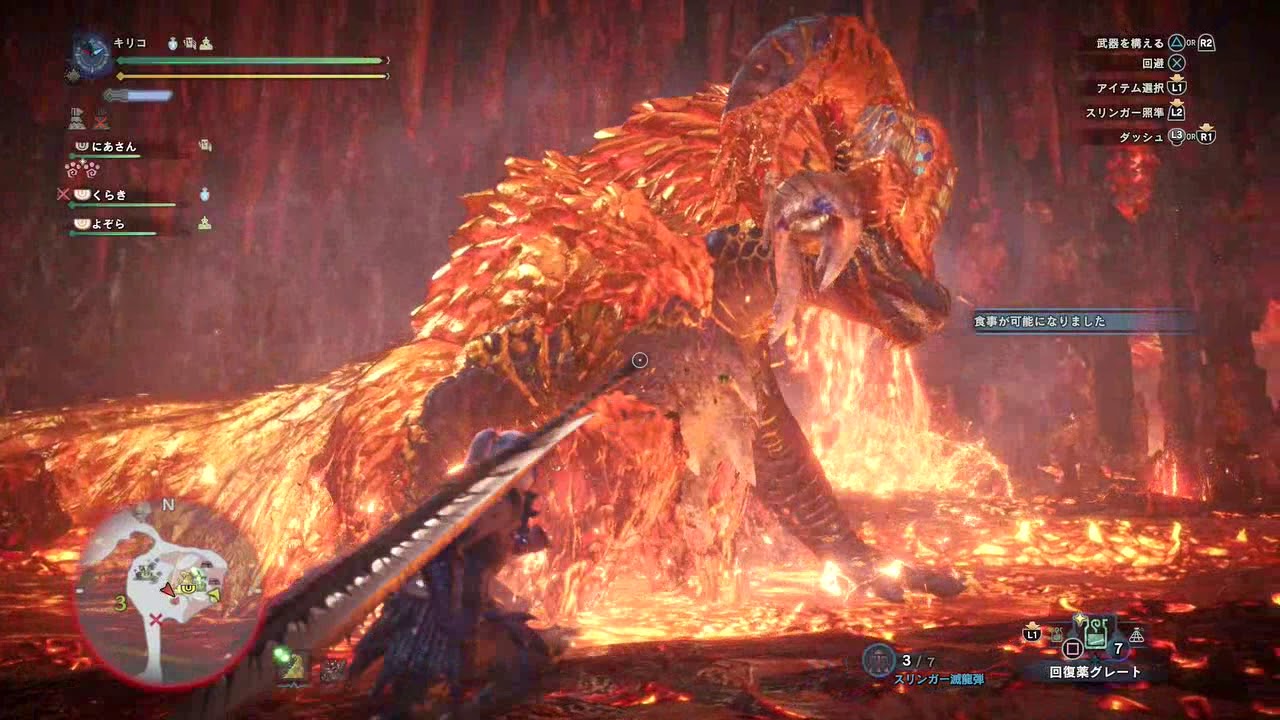Click the slinger ammo icon
The image size is (1280, 720).
pyautogui.click(x=879, y=660)
